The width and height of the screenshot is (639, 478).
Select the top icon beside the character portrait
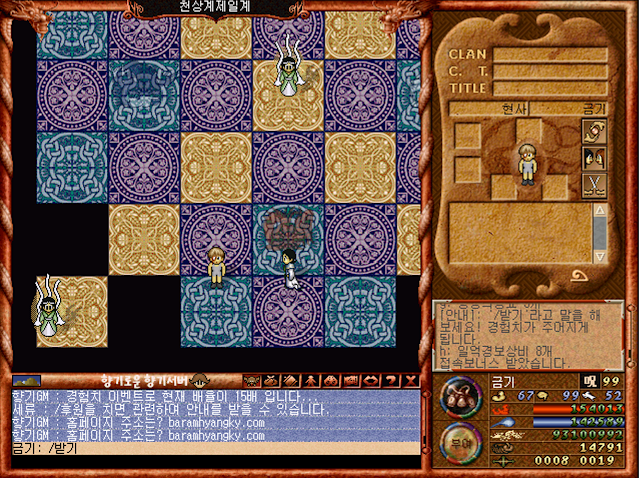(x=594, y=132)
